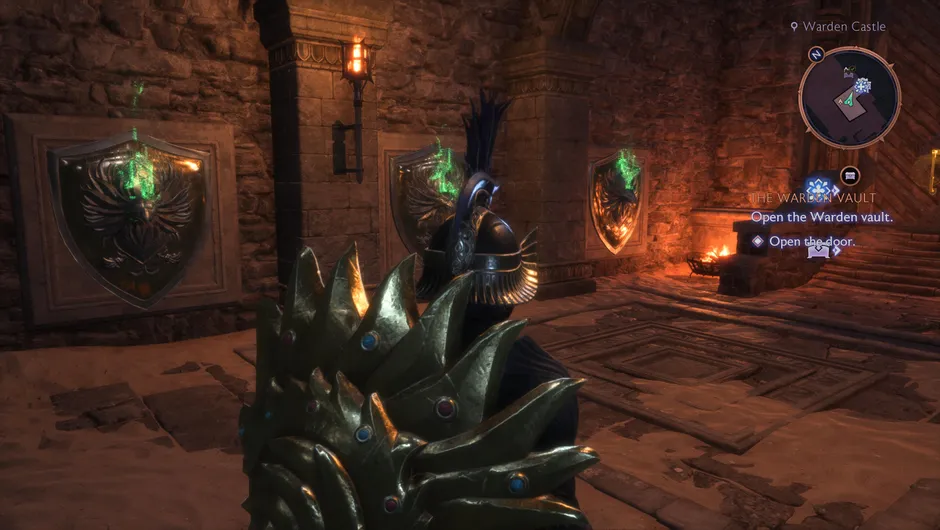Click the treasure chest icon below the minimap
The height and width of the screenshot is (530, 940).
850,175
